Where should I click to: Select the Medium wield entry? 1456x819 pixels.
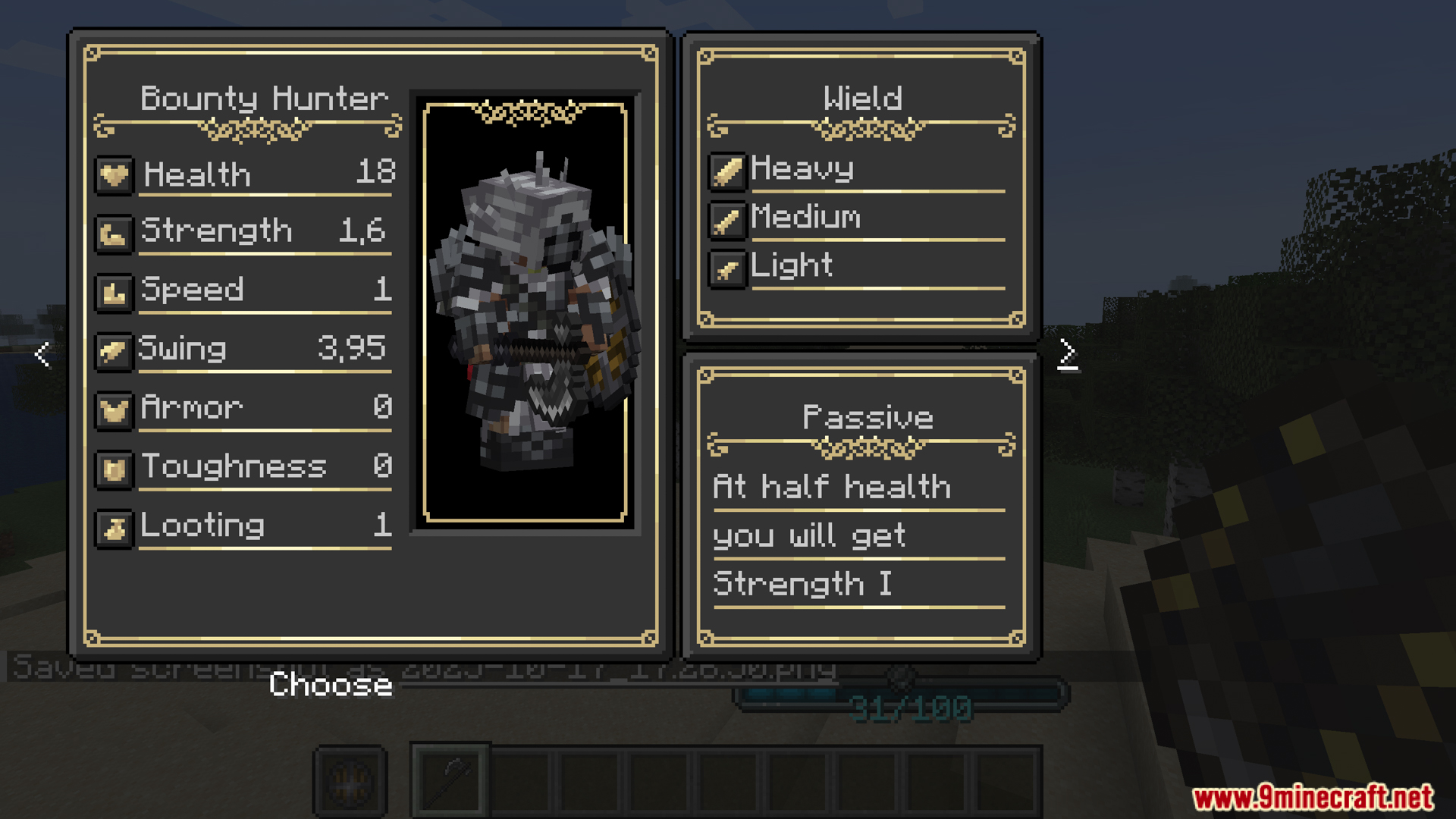pos(805,218)
